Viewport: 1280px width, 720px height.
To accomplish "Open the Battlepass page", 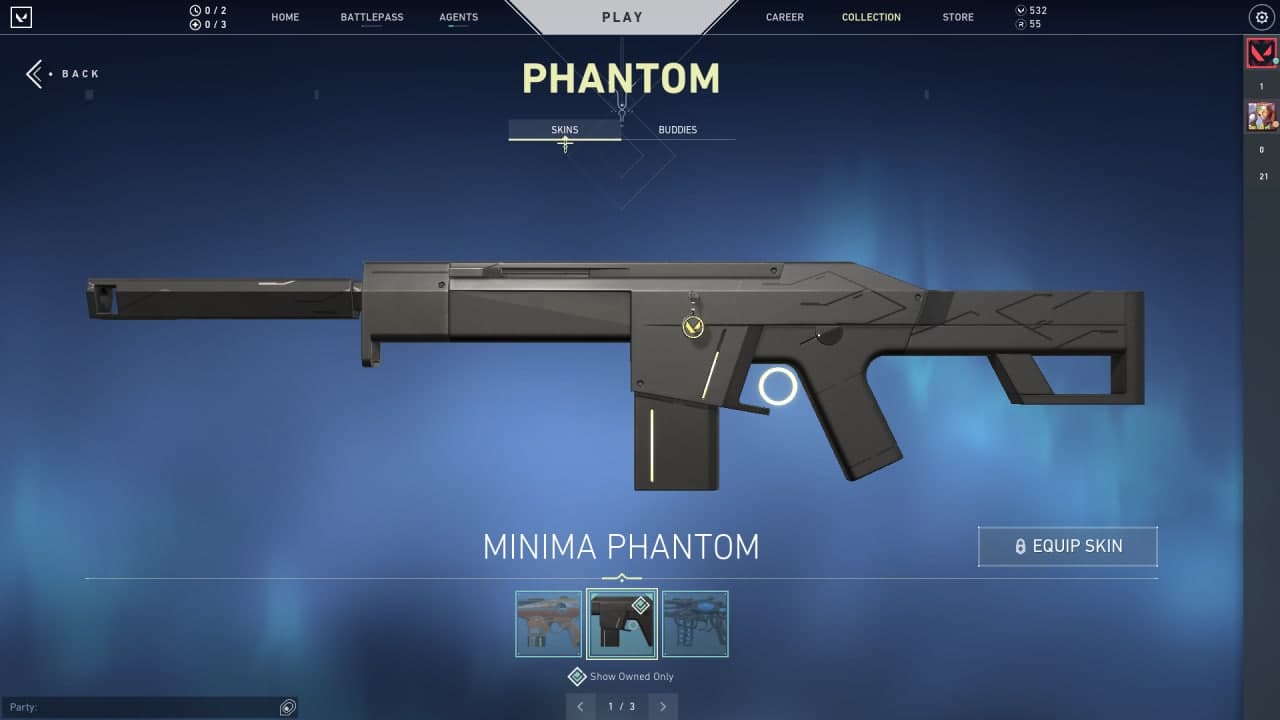I will (371, 17).
